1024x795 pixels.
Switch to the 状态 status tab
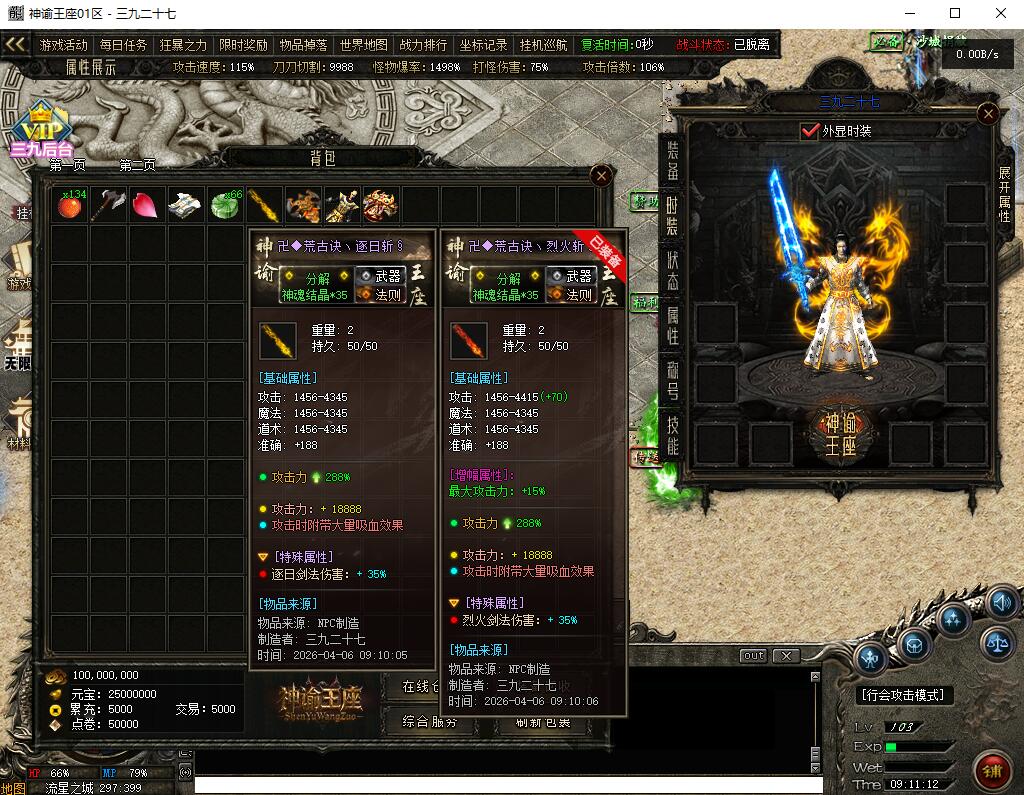tap(673, 270)
